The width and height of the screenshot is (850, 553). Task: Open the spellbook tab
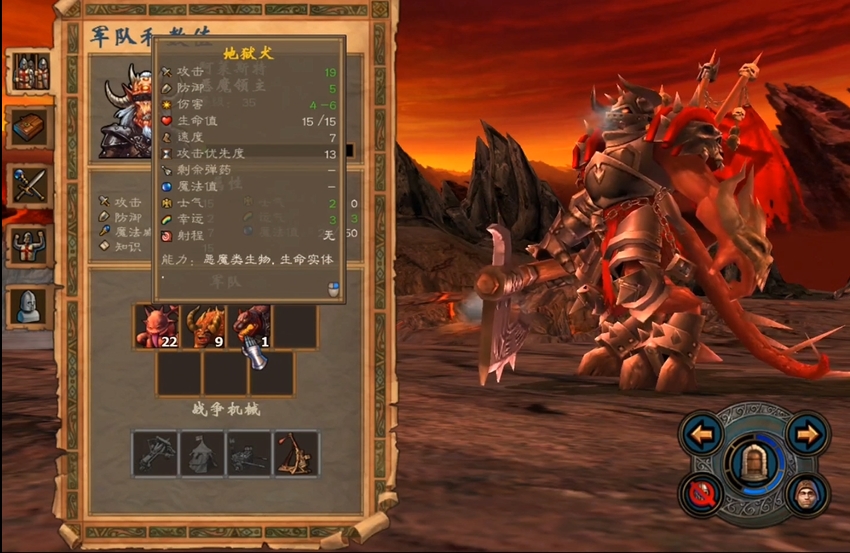(29, 127)
